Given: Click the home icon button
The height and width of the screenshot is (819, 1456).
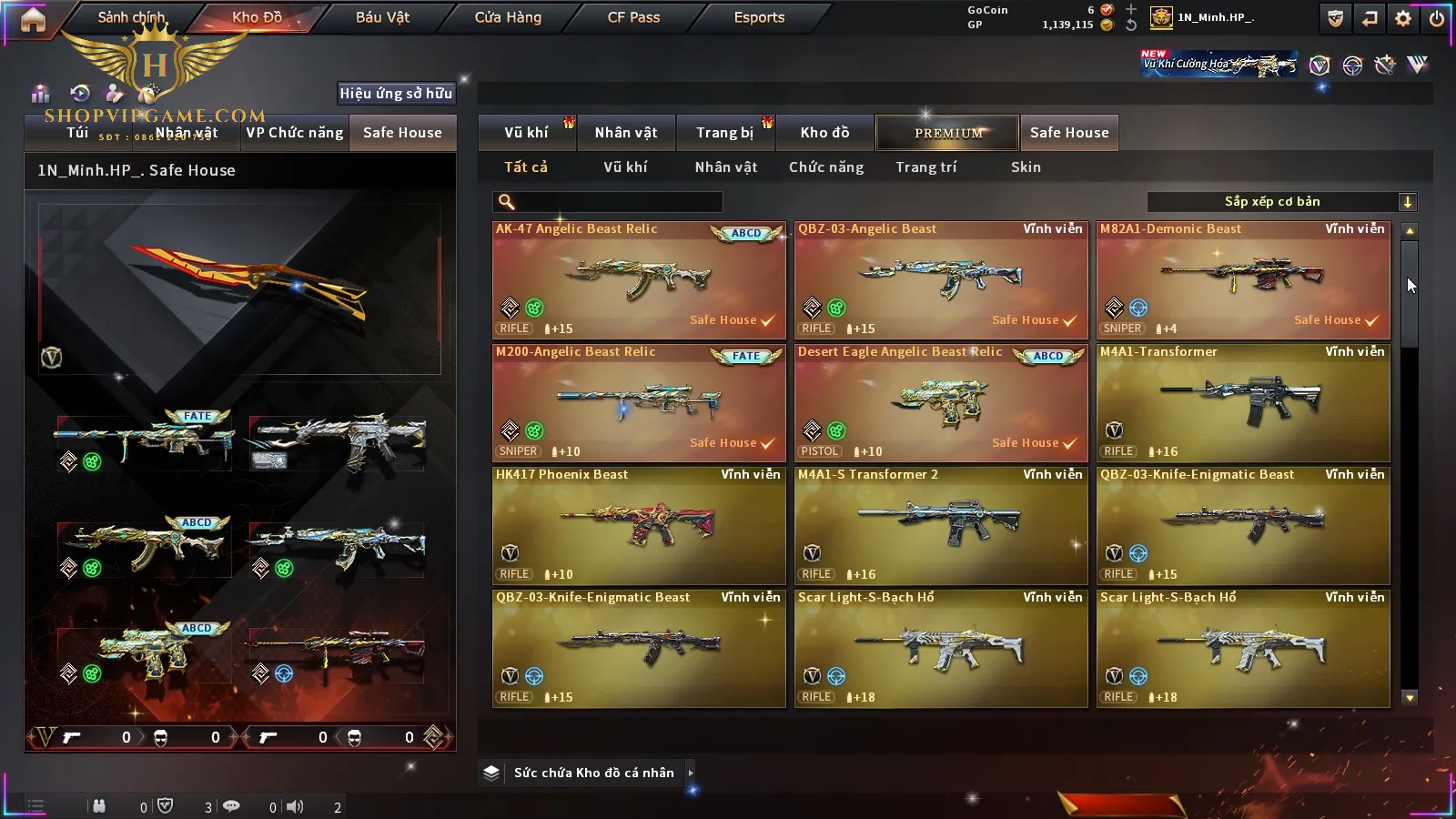Looking at the screenshot, I should [x=33, y=19].
